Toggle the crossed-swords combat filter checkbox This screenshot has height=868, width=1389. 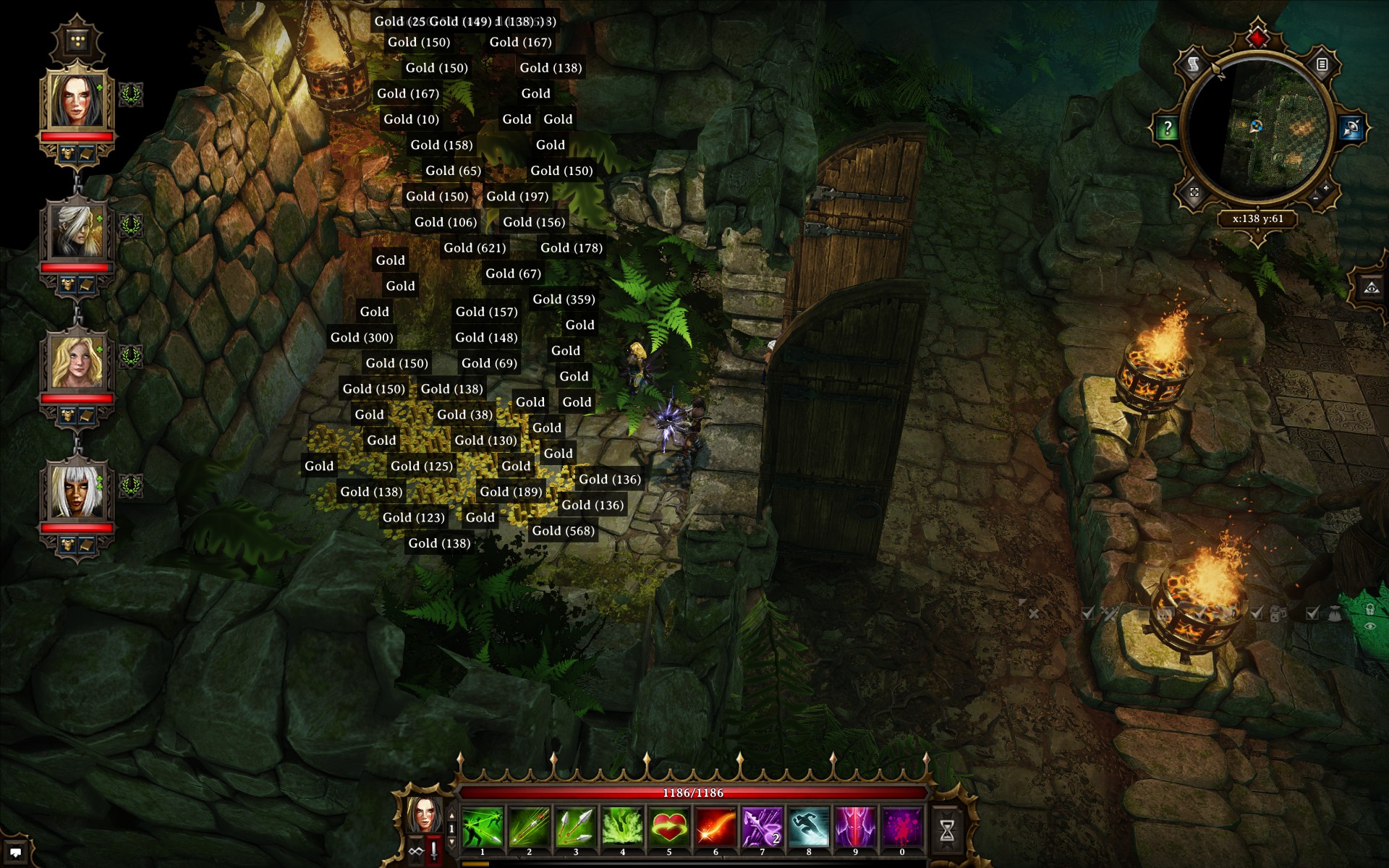[1088, 613]
